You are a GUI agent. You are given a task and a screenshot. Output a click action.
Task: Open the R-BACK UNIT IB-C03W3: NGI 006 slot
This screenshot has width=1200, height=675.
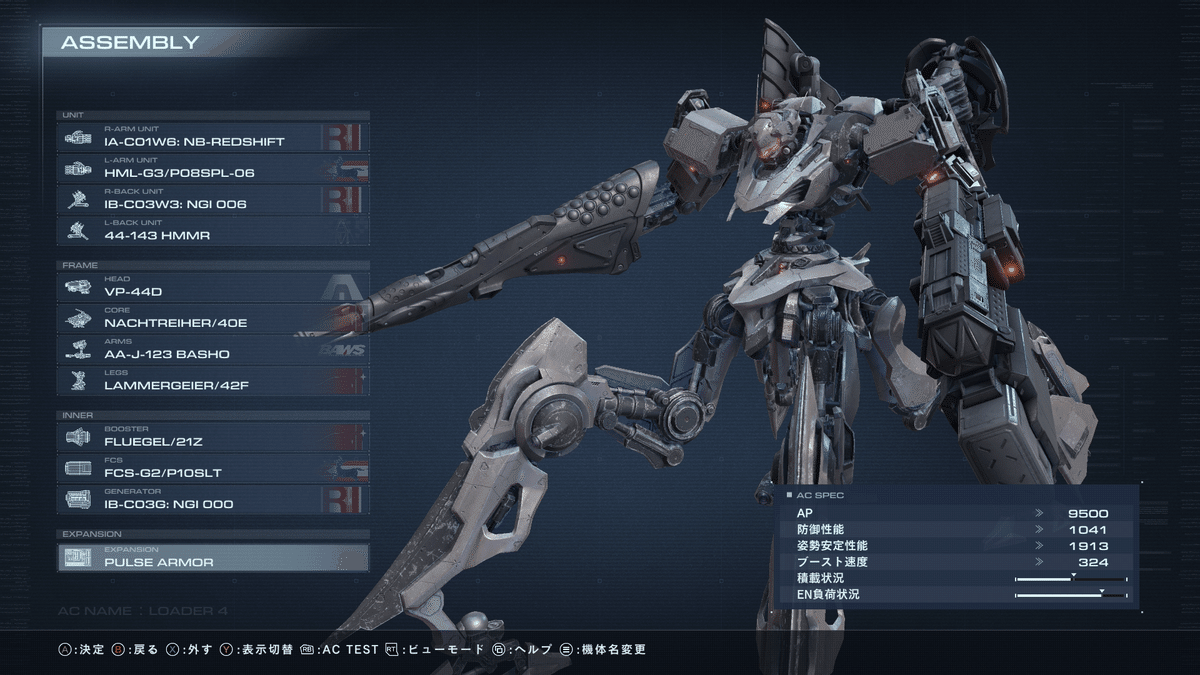coord(212,199)
